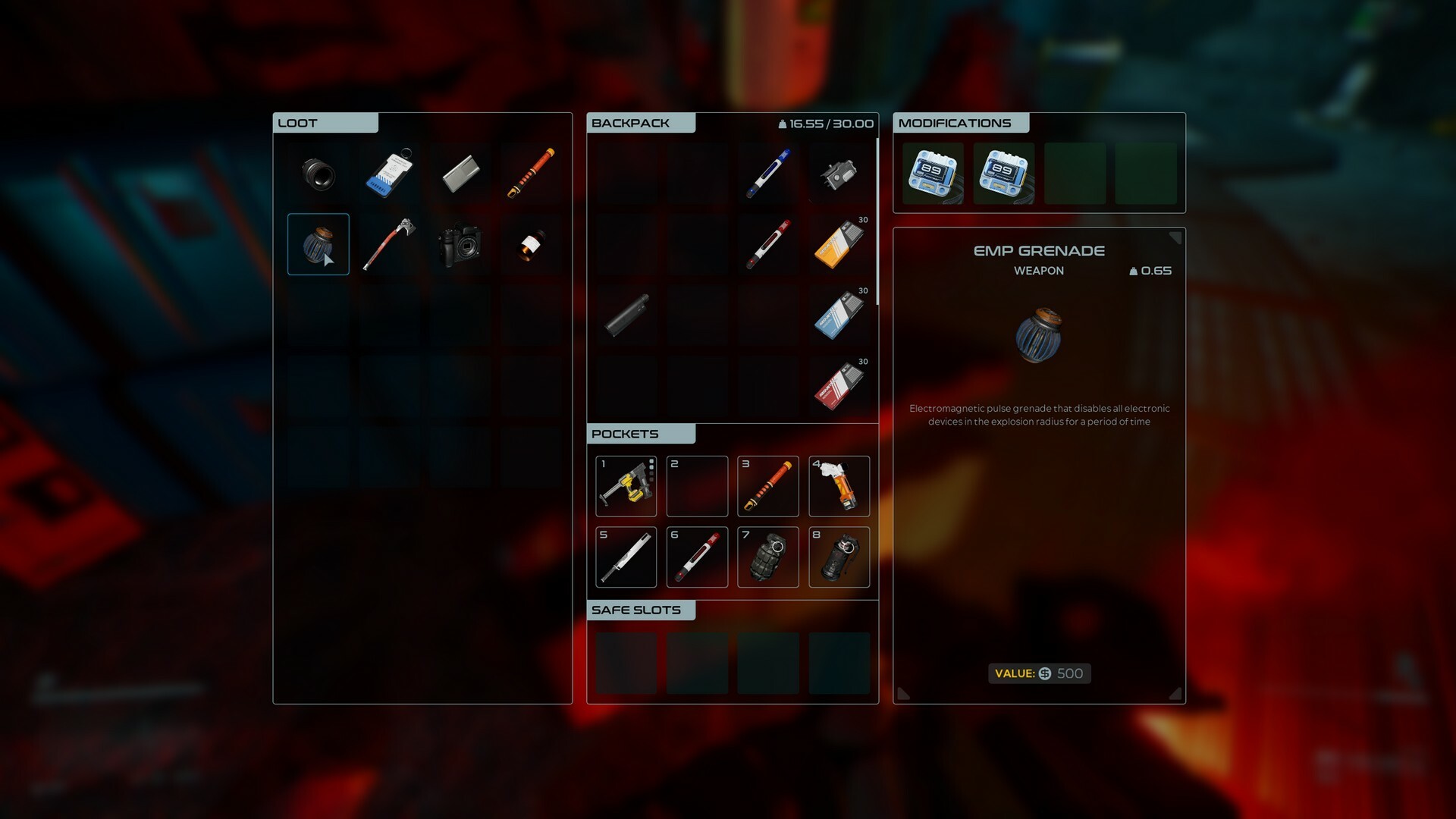1456x819 pixels.
Task: Select the nail gun in pocket slot 1
Action: [x=626, y=486]
